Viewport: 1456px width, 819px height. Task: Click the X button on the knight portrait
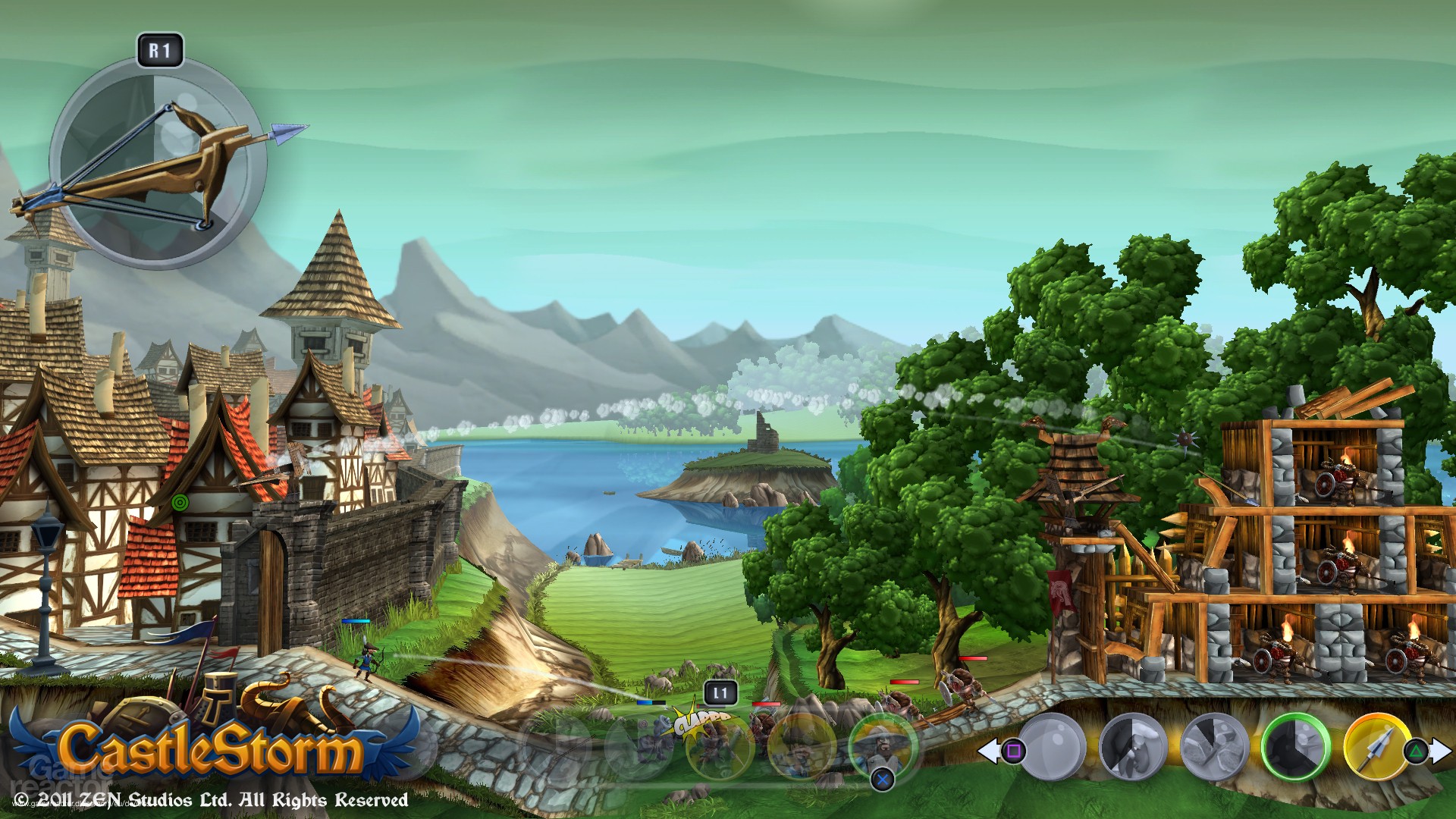[x=882, y=780]
